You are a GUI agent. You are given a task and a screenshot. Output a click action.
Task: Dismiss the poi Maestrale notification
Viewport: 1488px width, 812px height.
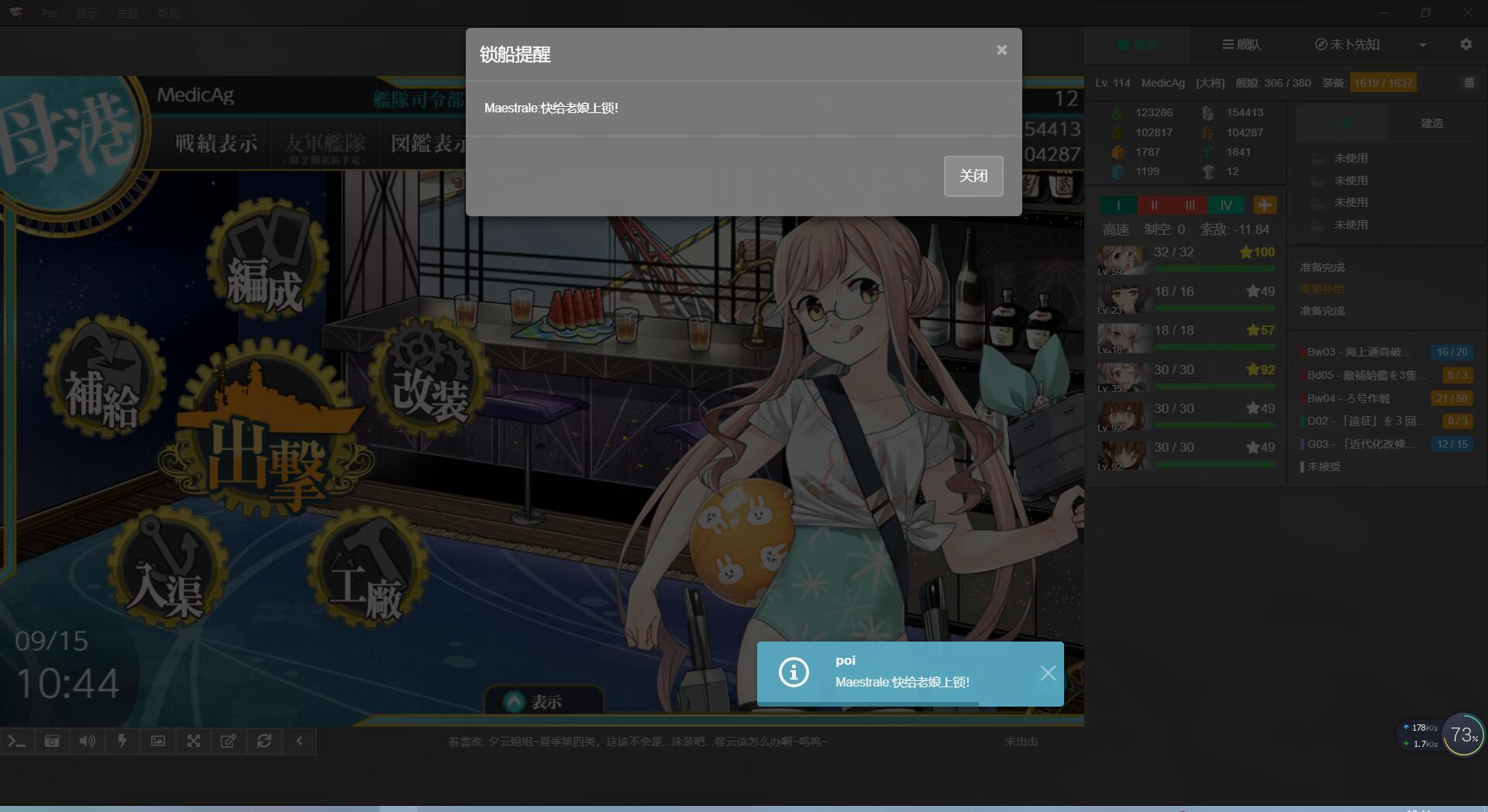1048,673
